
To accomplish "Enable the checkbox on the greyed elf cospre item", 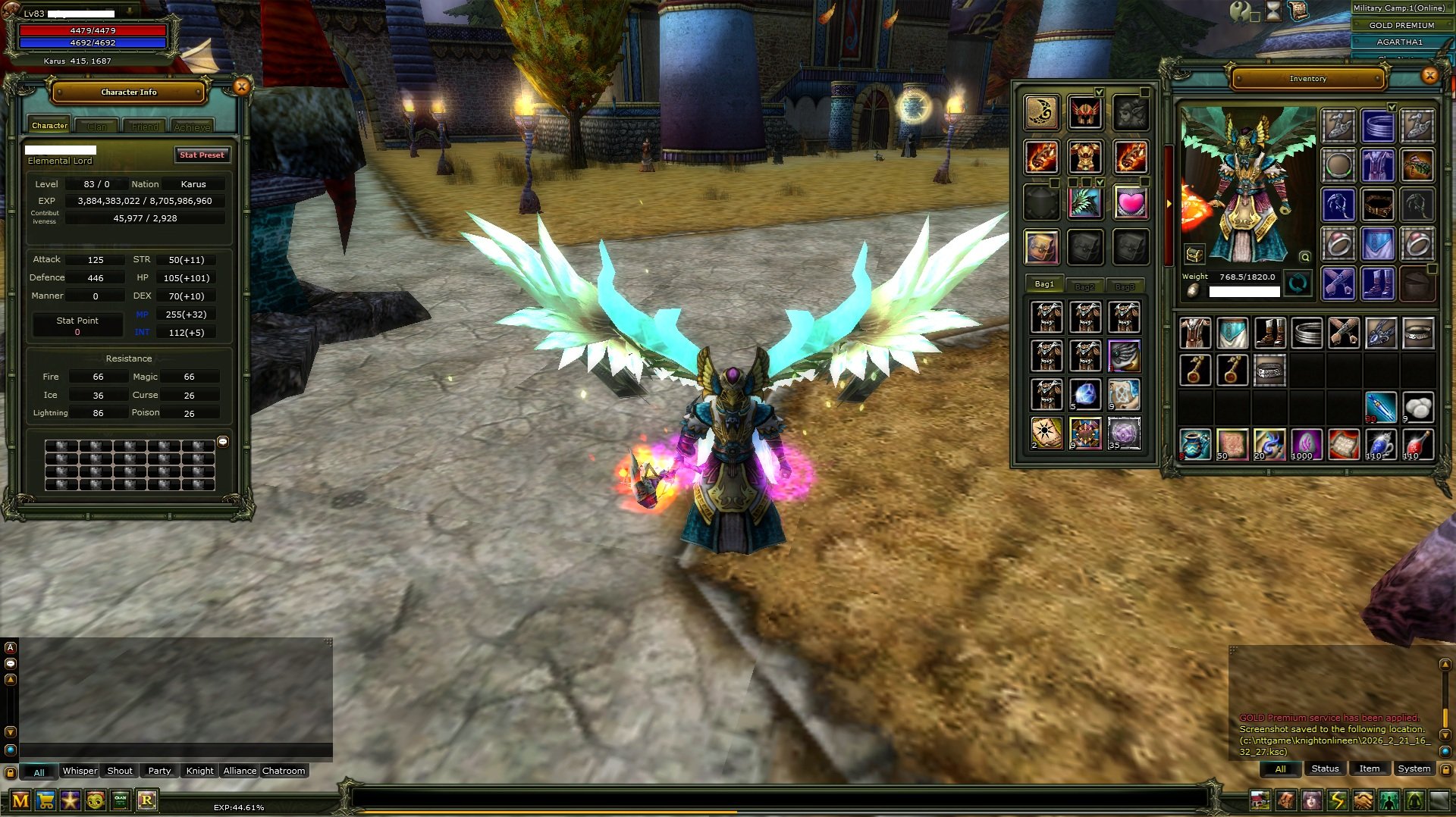I will [1144, 92].
